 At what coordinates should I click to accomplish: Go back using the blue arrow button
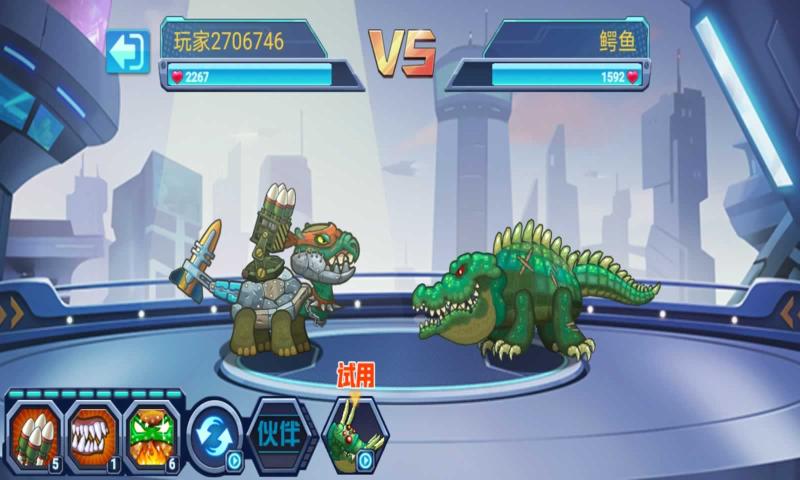127,52
